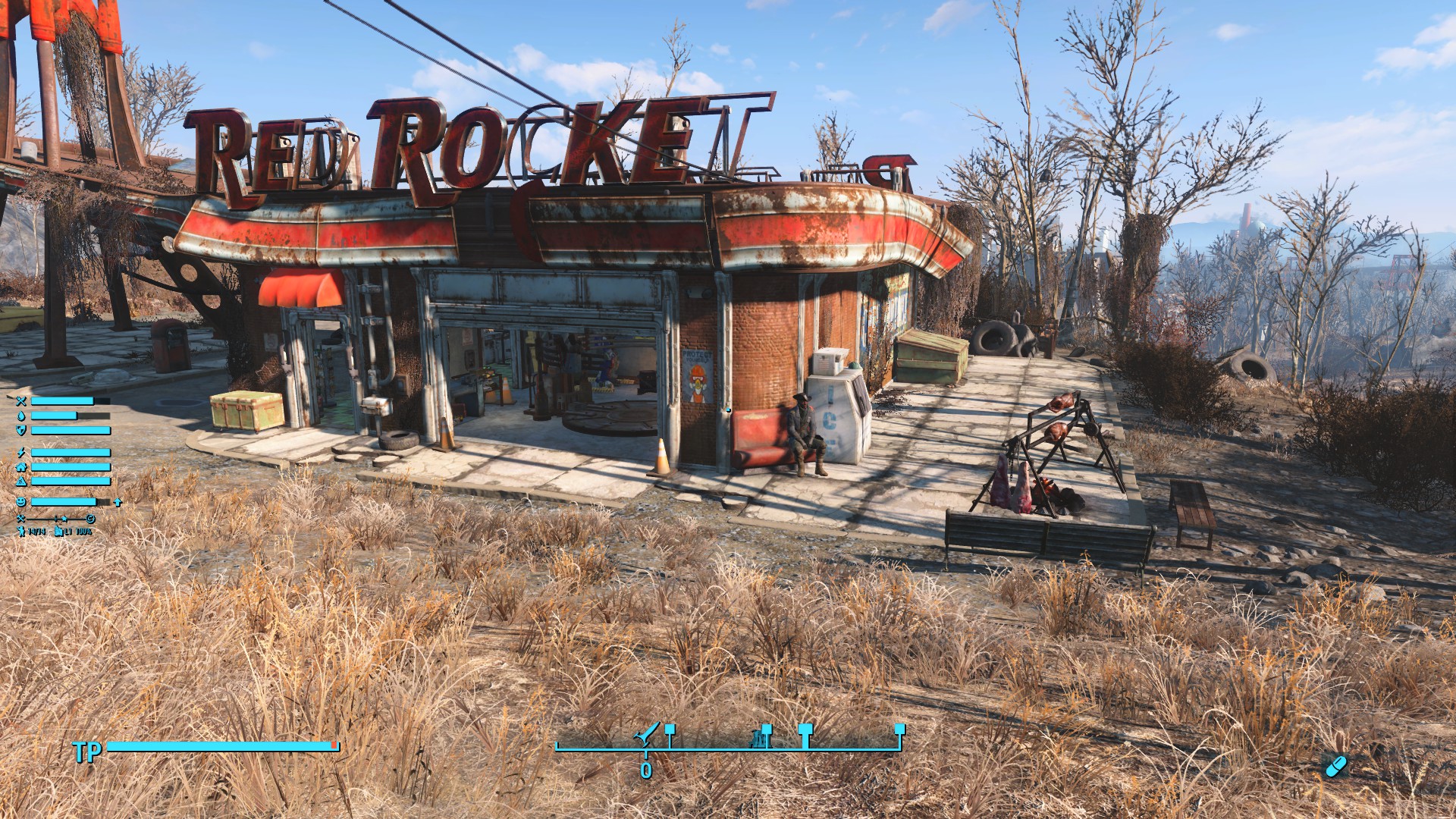
Task: Select the settler population figure icon
Action: [20, 532]
